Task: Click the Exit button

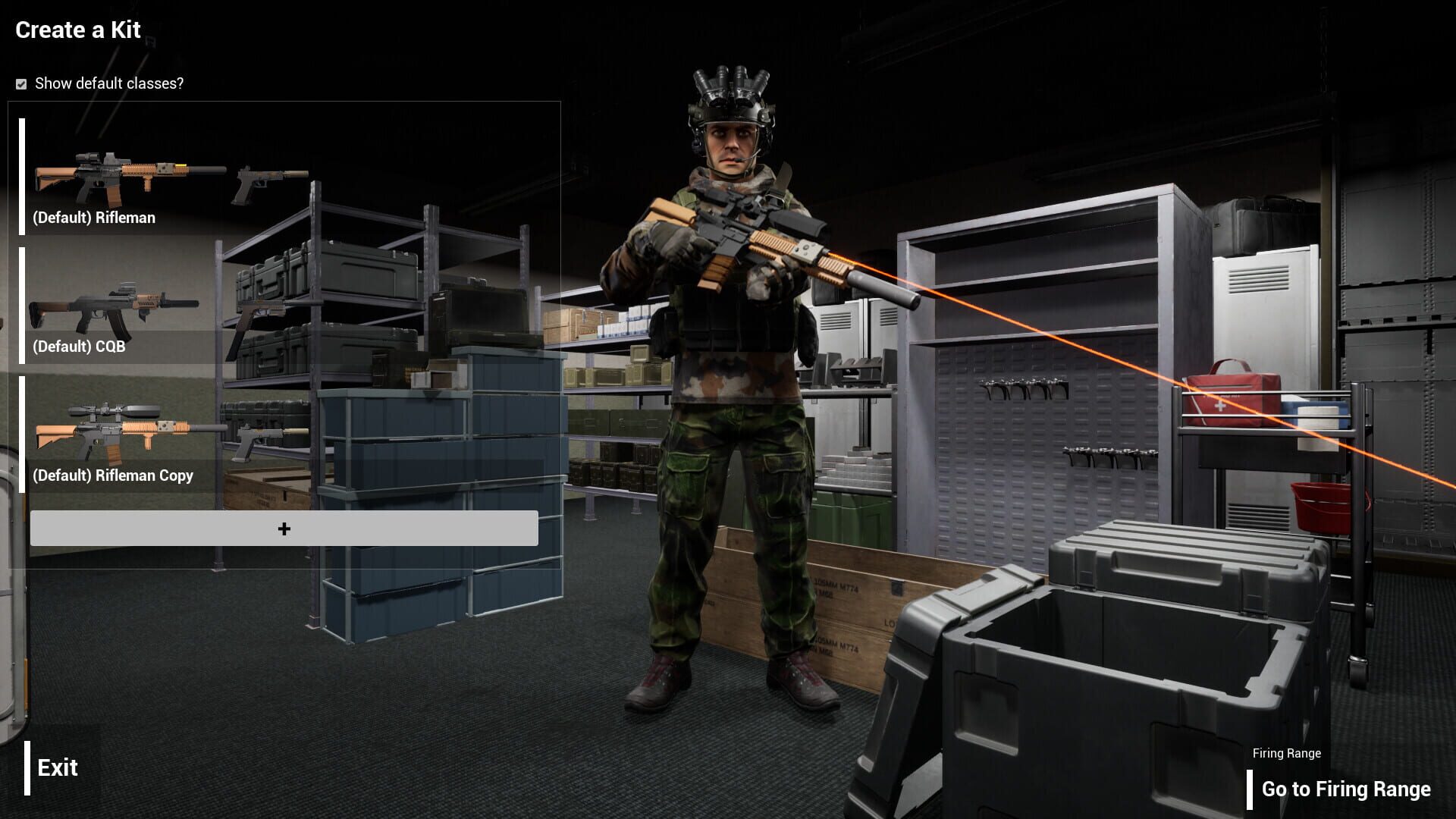Action: click(x=57, y=768)
